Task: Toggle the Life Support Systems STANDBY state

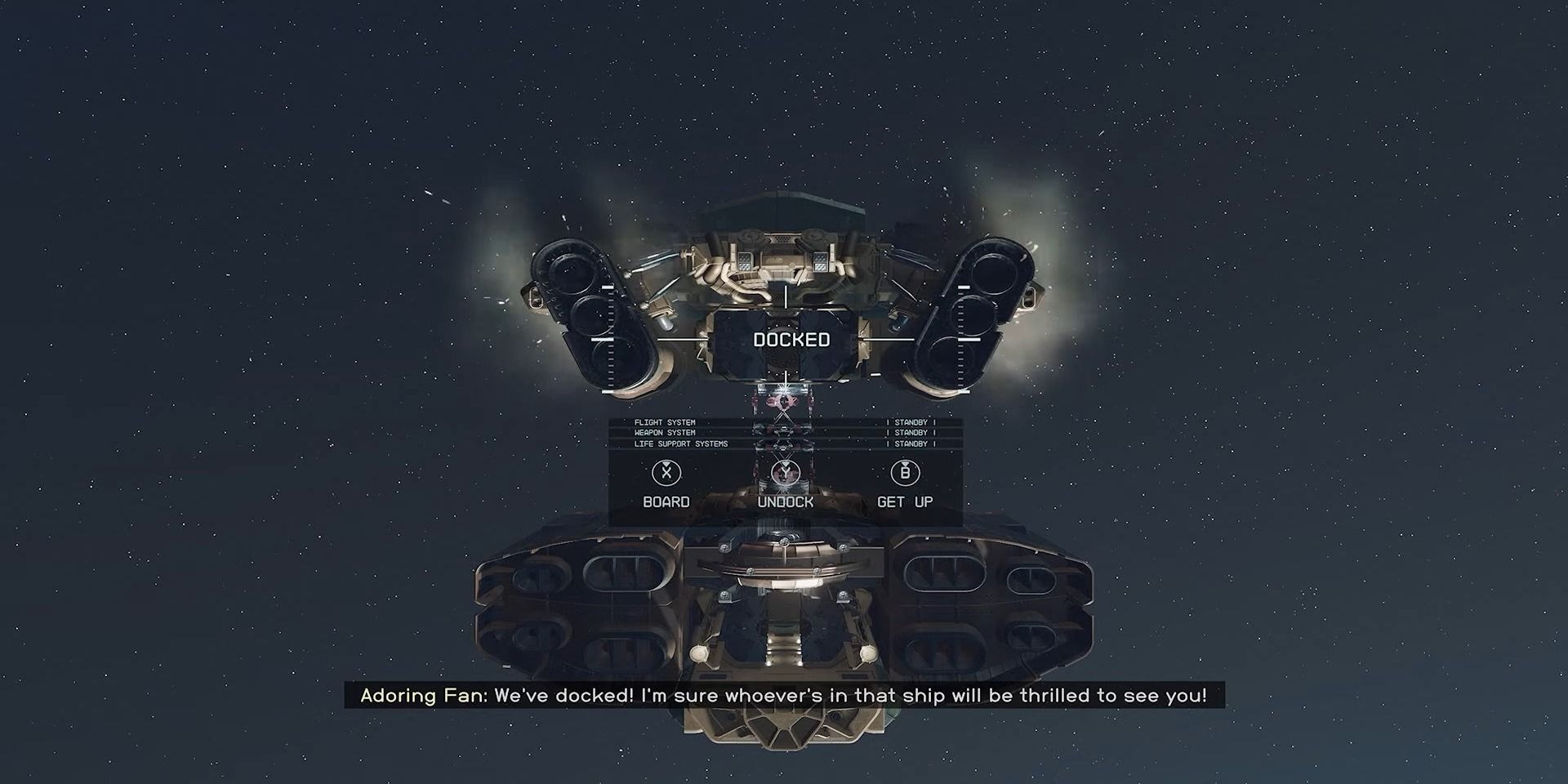Action: click(909, 443)
